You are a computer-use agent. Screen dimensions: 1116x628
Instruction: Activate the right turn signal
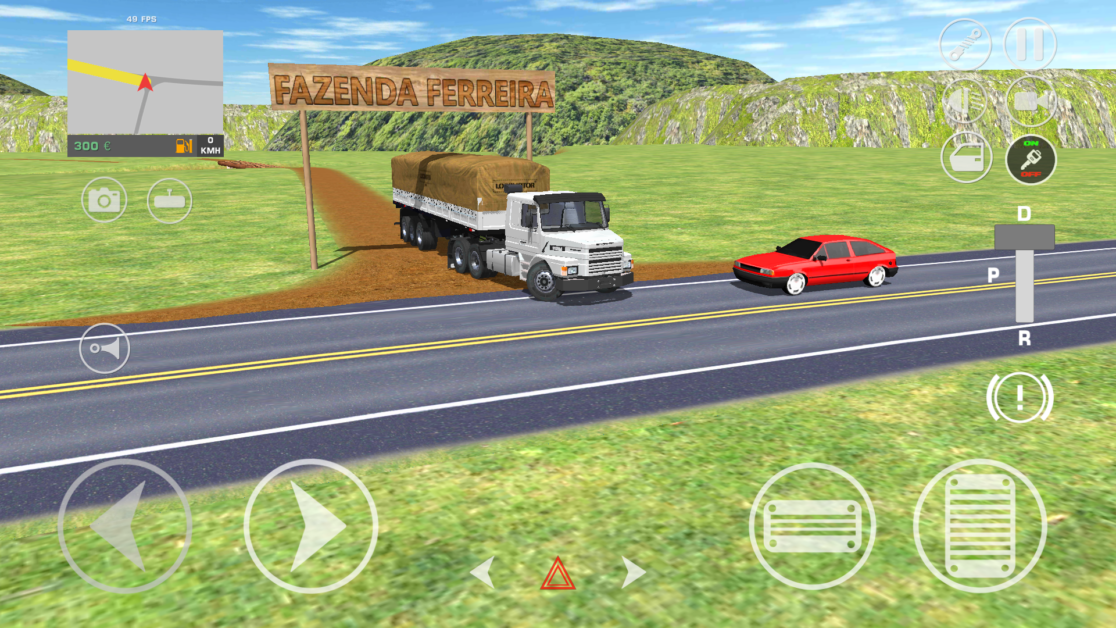click(x=633, y=573)
